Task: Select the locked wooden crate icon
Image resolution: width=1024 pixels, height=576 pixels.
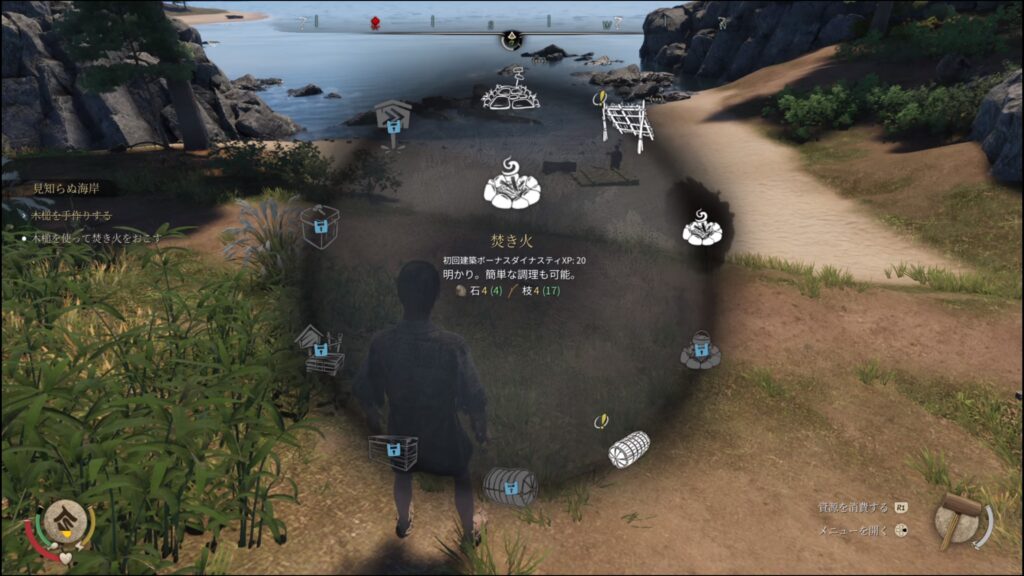Action: point(393,451)
